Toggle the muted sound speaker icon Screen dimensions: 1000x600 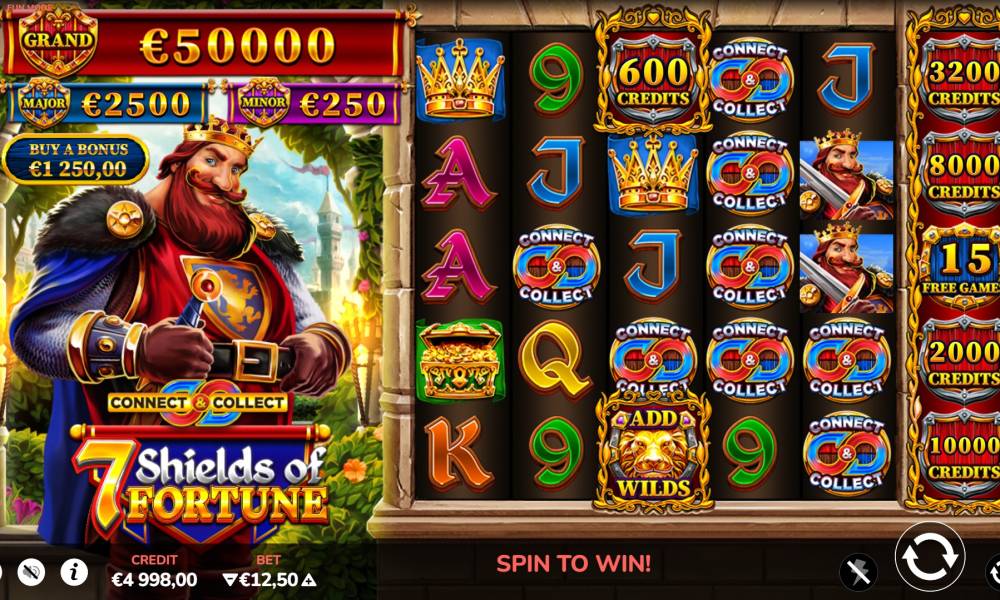click(31, 572)
